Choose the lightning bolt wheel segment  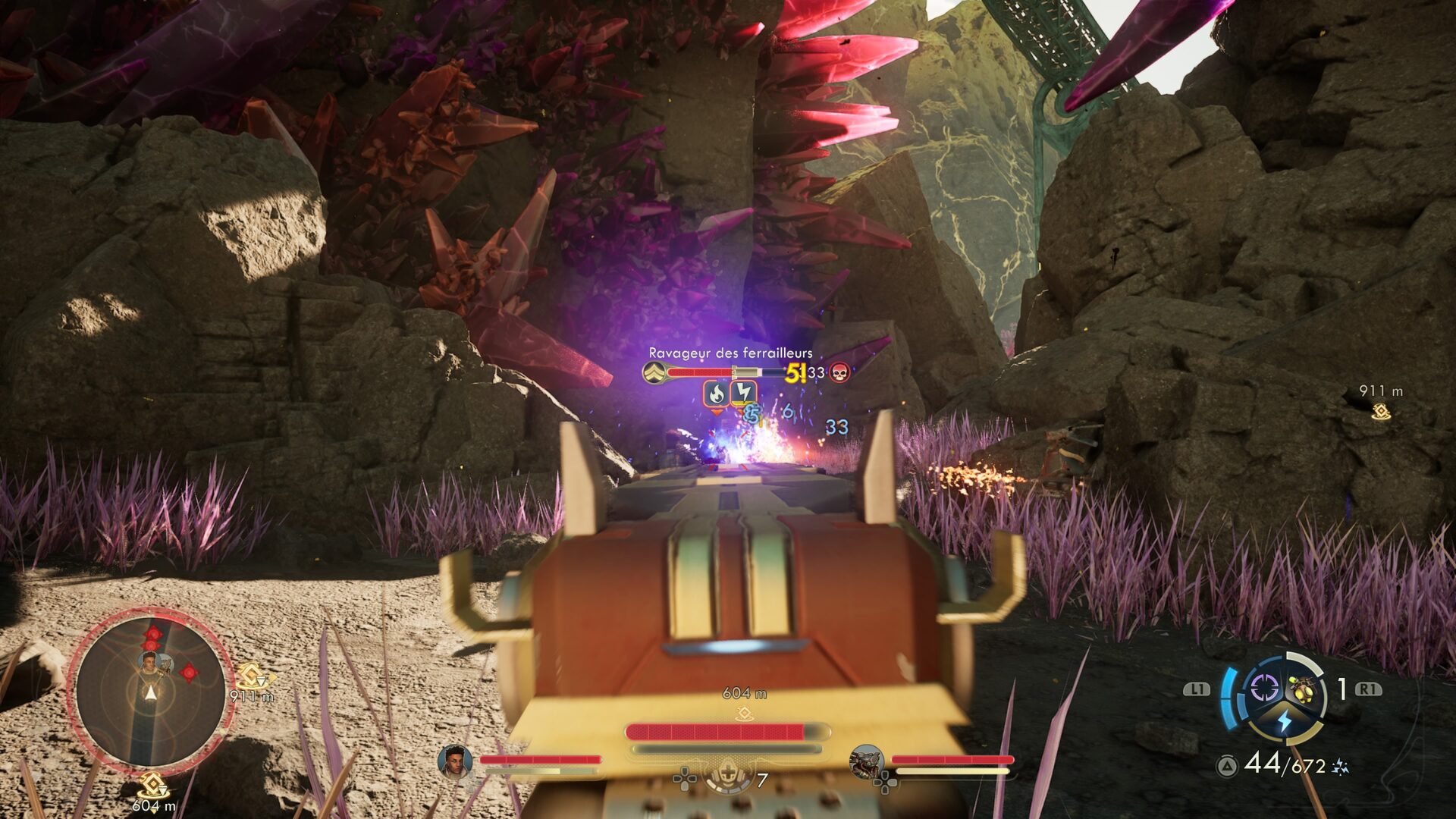pos(1284,720)
